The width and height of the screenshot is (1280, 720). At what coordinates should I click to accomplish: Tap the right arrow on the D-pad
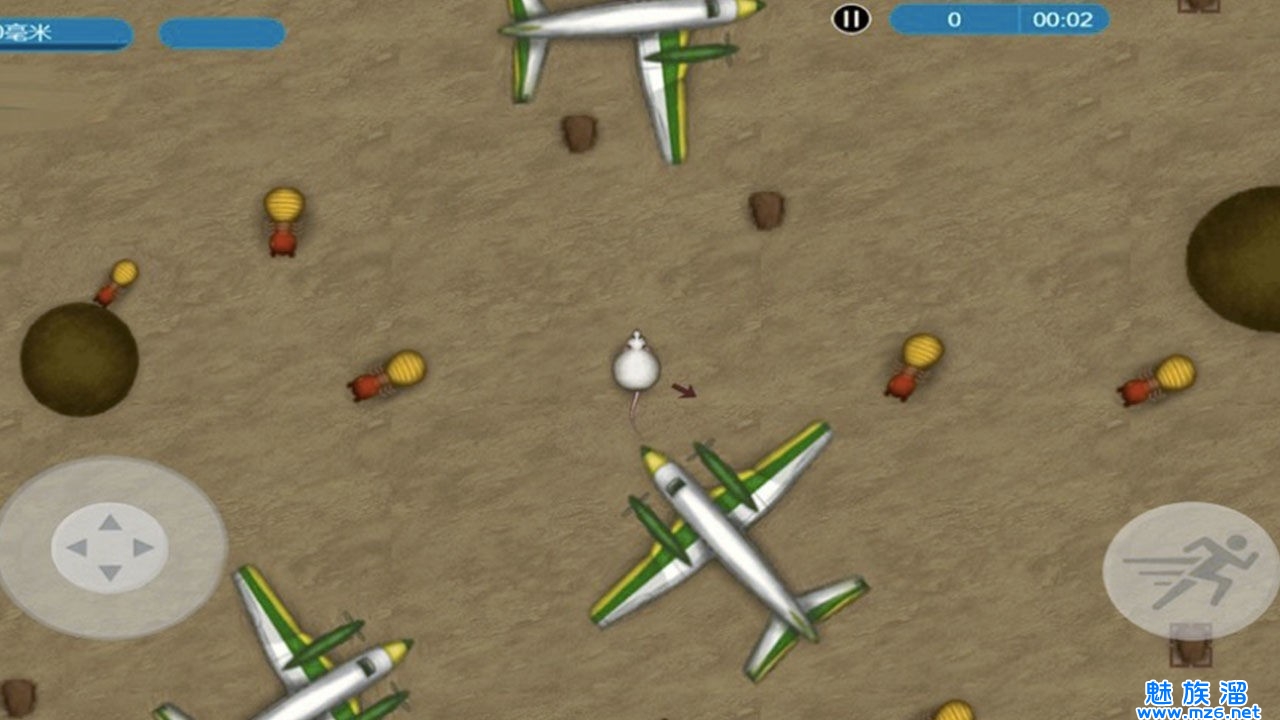[x=144, y=548]
